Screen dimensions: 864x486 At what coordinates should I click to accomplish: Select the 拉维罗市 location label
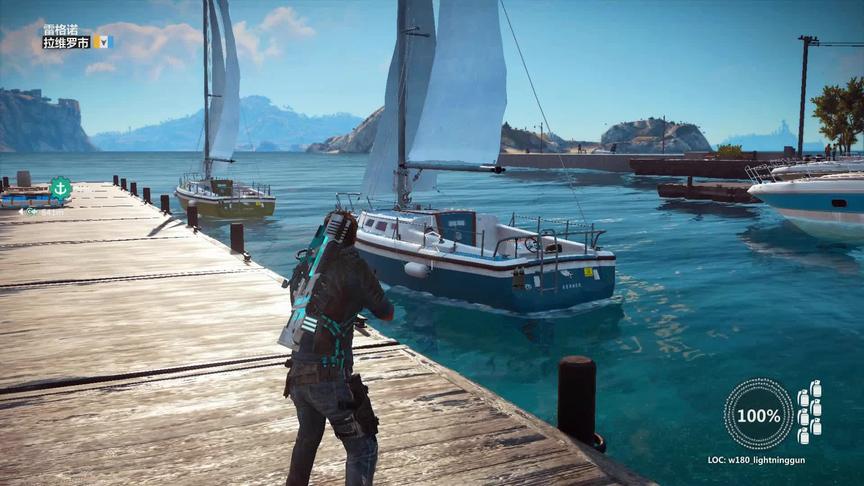click(x=66, y=43)
